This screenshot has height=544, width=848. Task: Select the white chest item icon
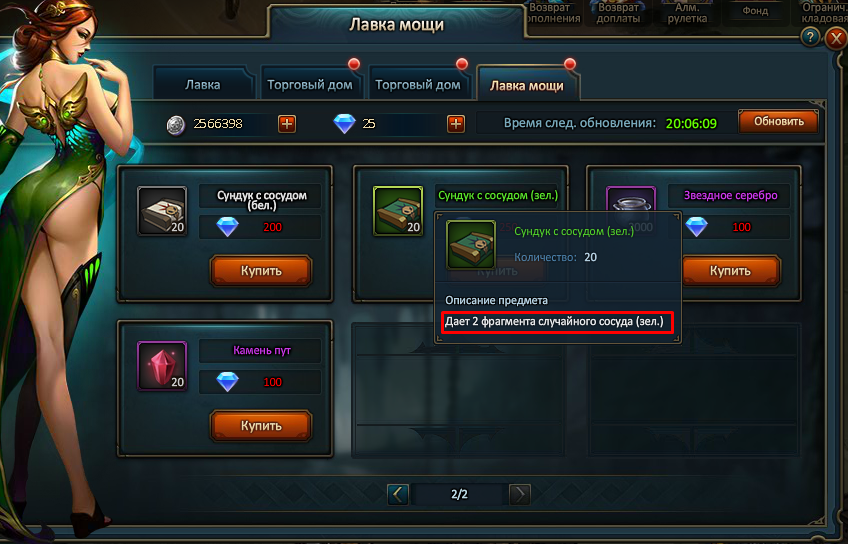(x=162, y=210)
